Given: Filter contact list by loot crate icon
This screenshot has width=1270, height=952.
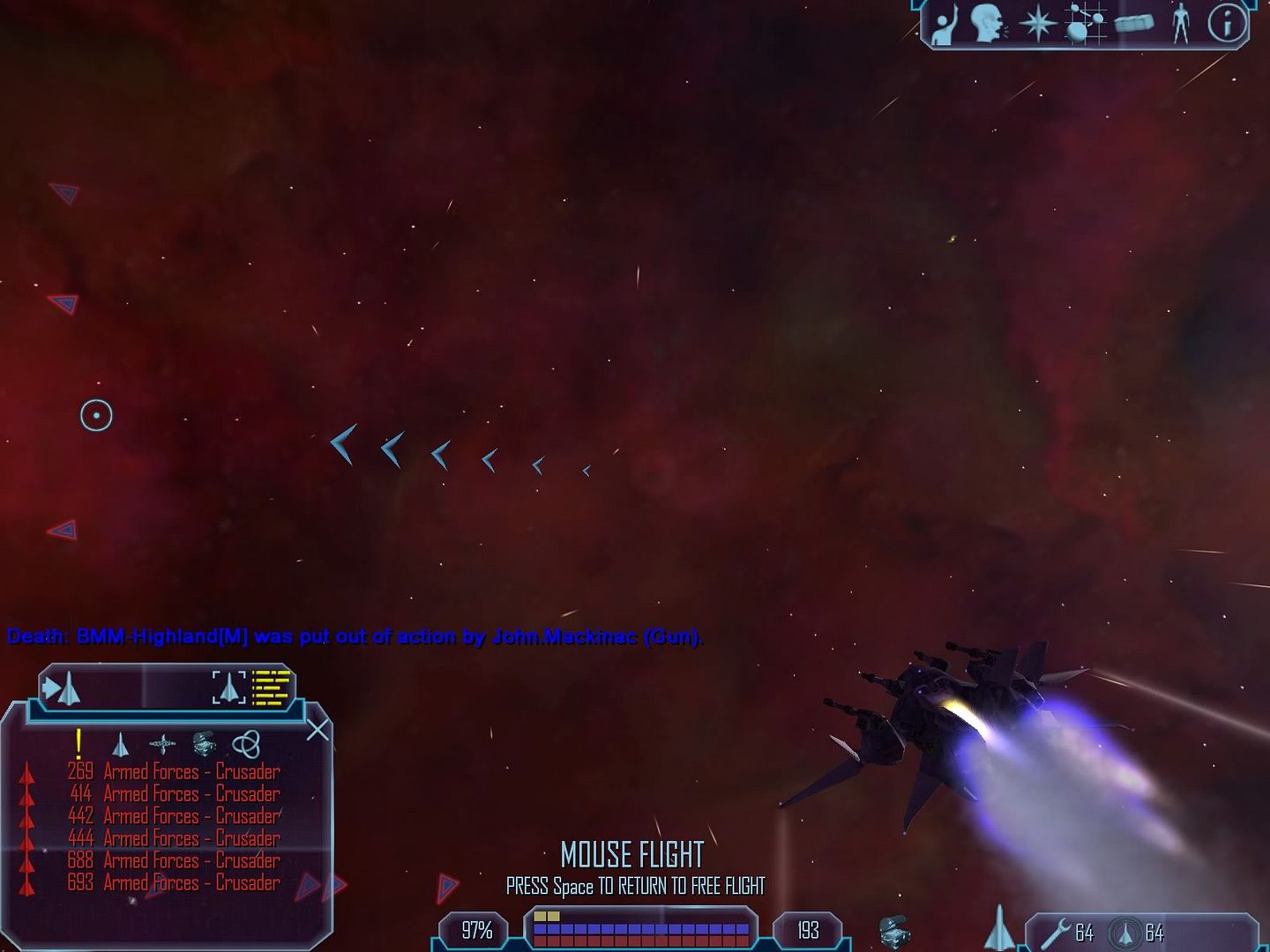Looking at the screenshot, I should click(205, 744).
